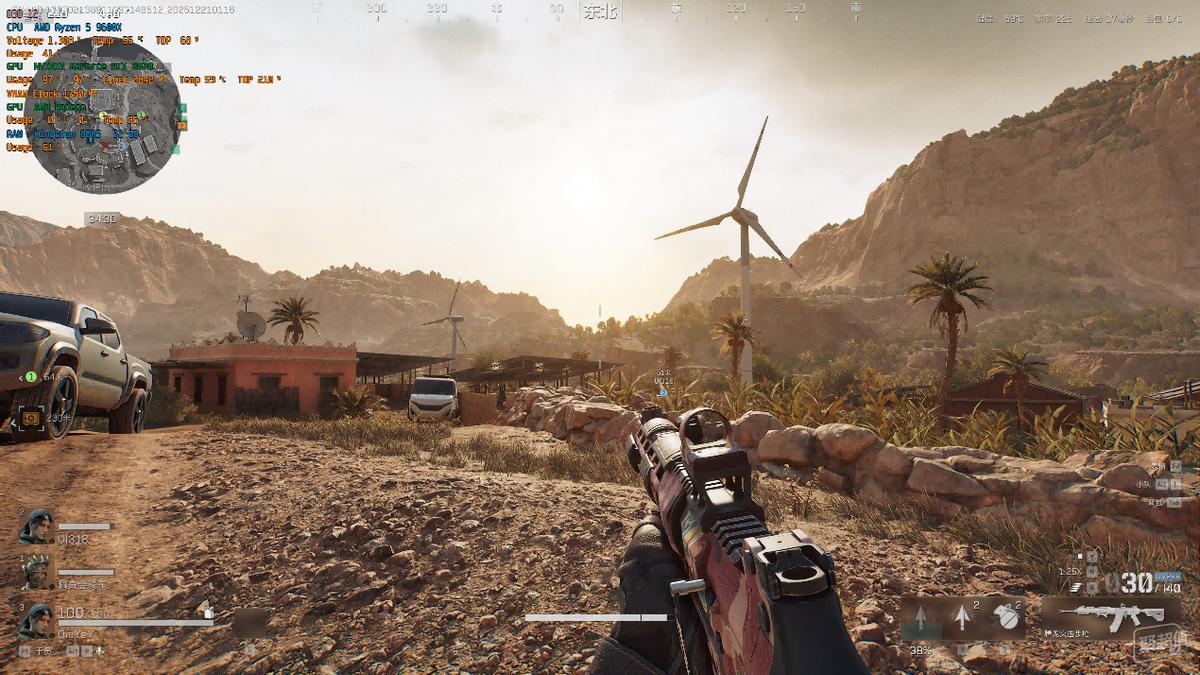The image size is (1200, 675).
Task: Select the arrow item with green charge
Action: (921, 619)
